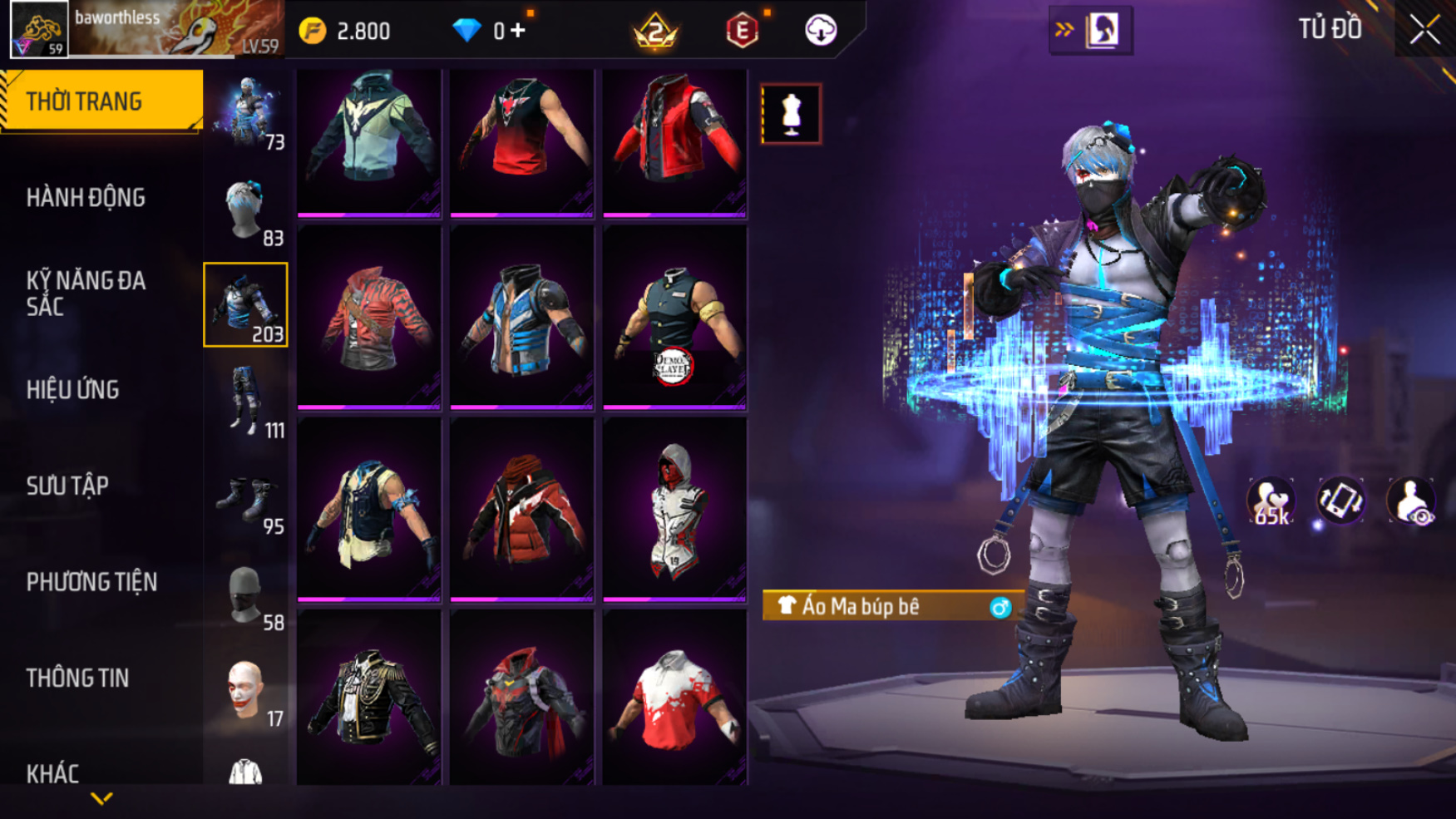Choose the white hooded top with red mask
Image resolution: width=1456 pixels, height=819 pixels.
pyautogui.click(x=674, y=509)
